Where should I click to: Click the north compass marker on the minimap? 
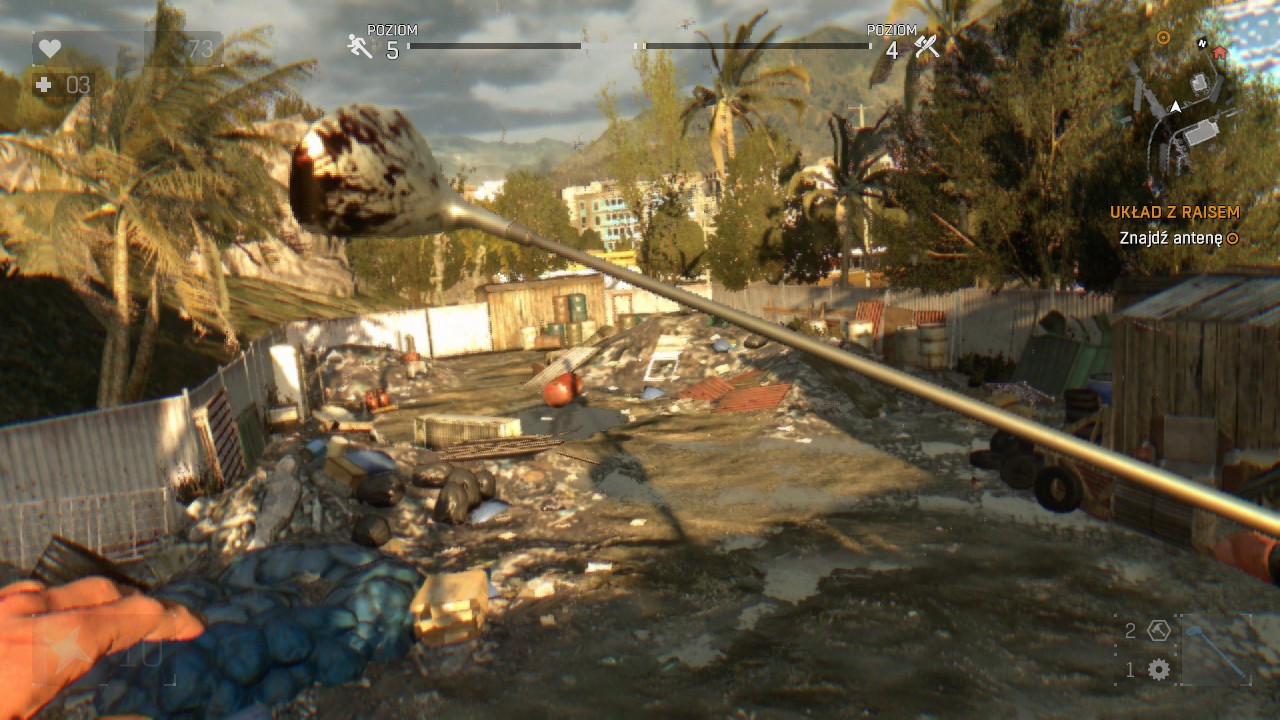1202,44
